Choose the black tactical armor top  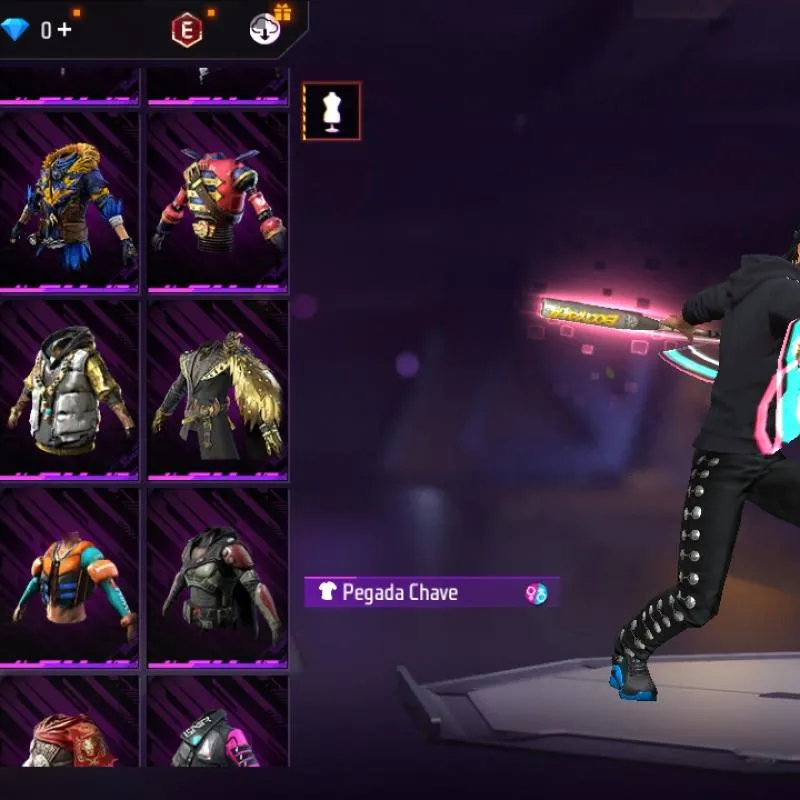coord(218,578)
